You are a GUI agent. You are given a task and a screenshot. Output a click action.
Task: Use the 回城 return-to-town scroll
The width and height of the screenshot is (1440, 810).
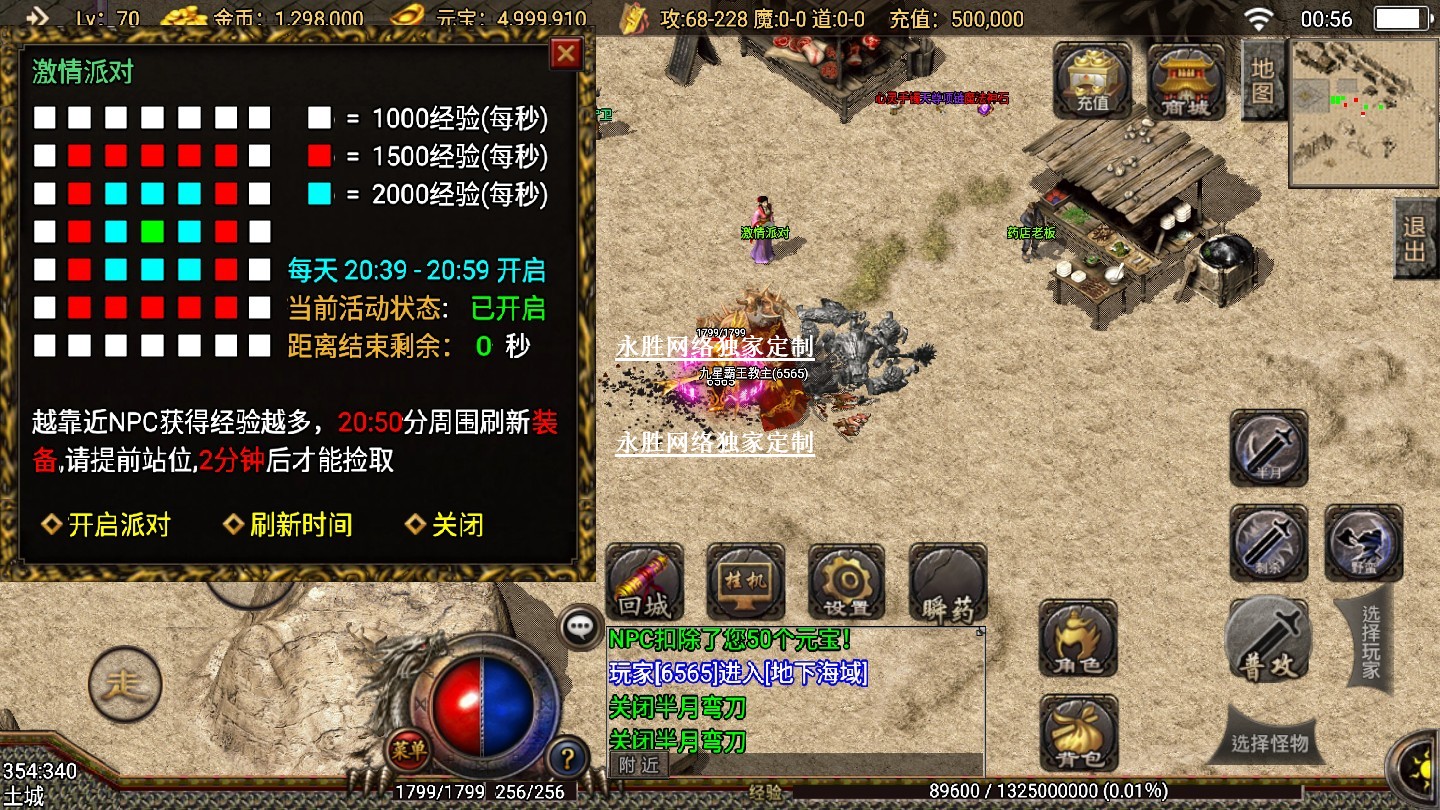pos(644,583)
